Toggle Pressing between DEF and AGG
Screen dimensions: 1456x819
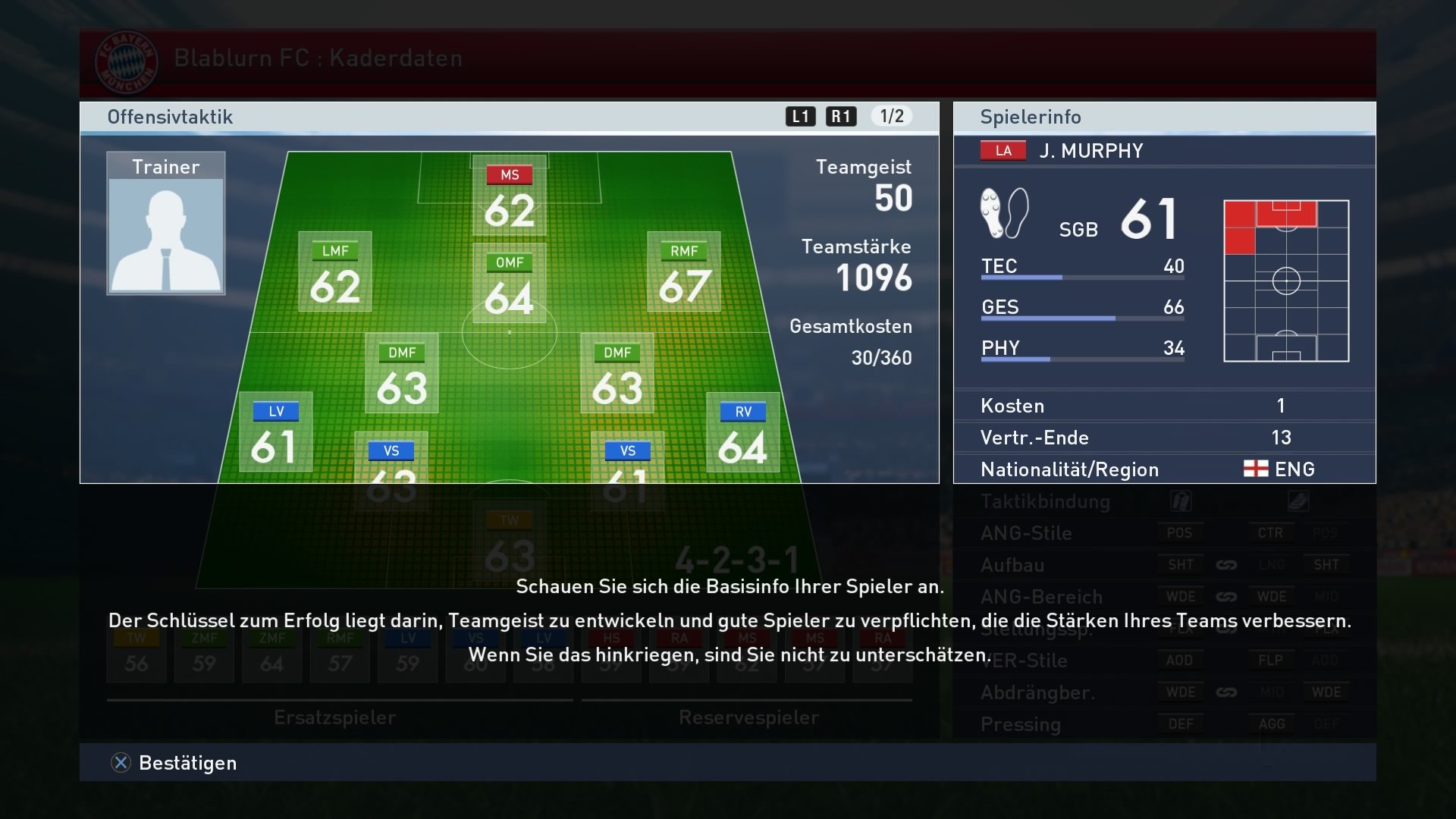coord(1272,724)
